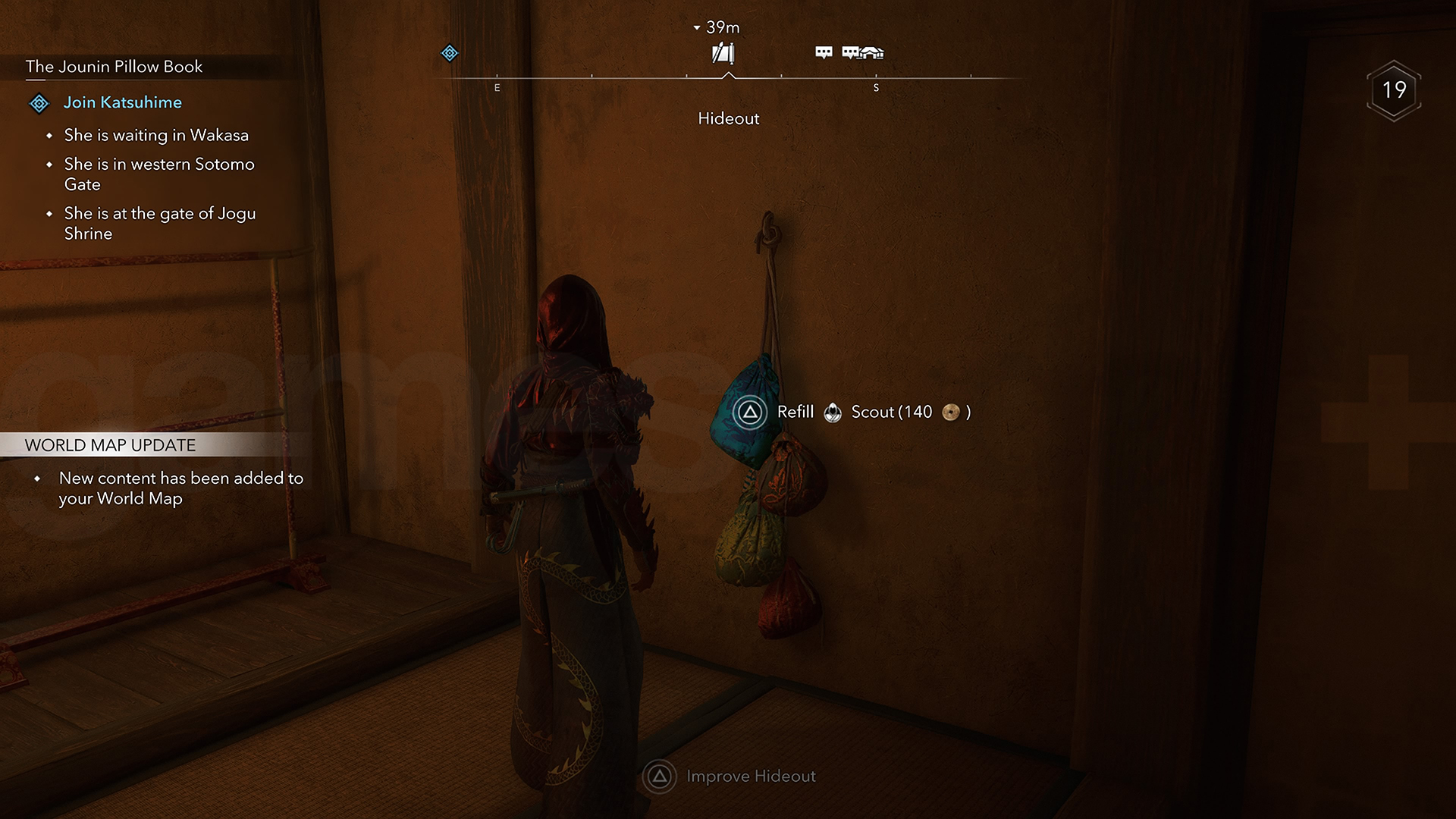This screenshot has height=819, width=1456.
Task: Click the compass bar between E and S markers
Action: [686, 77]
